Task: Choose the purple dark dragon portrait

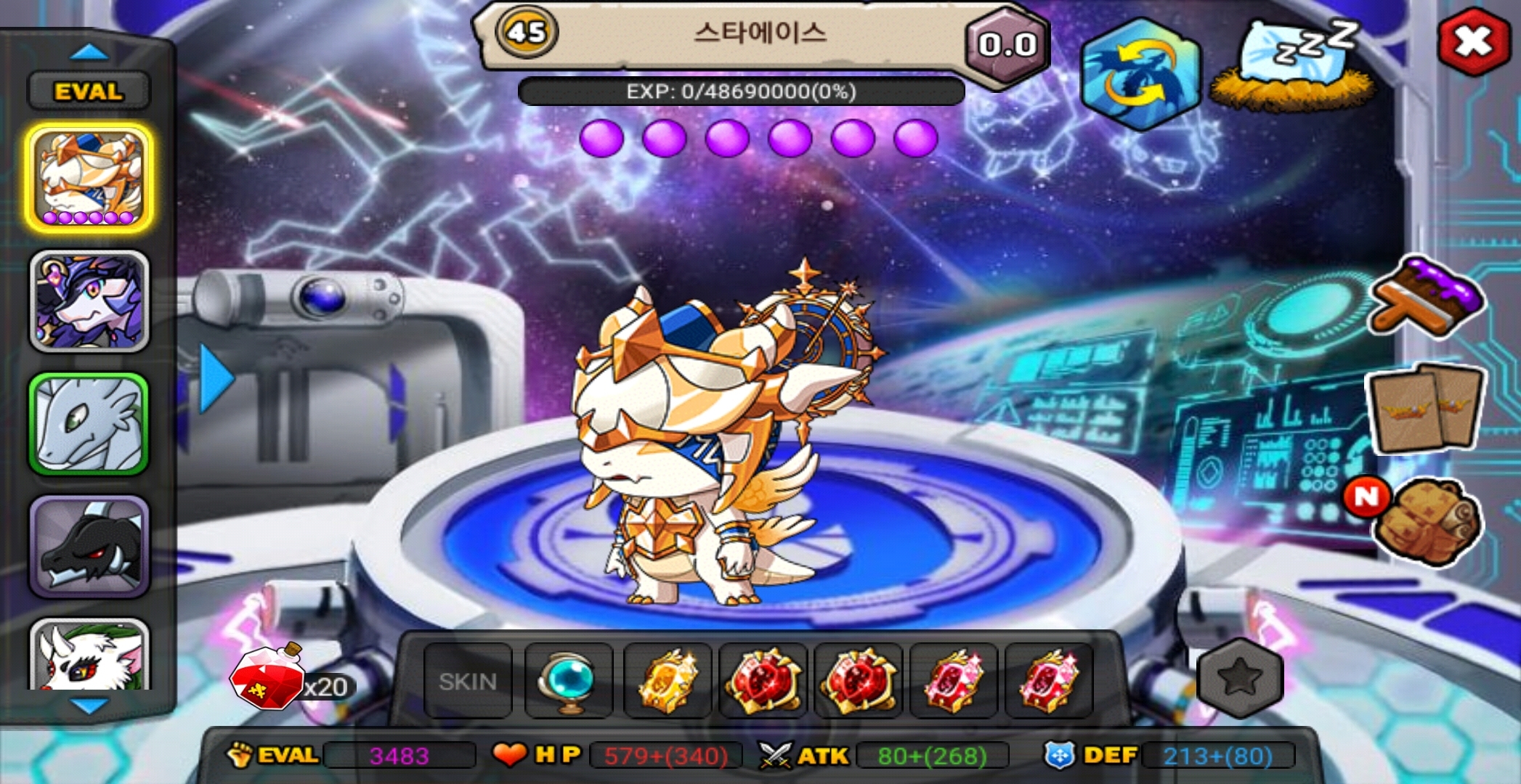Action: click(x=89, y=301)
